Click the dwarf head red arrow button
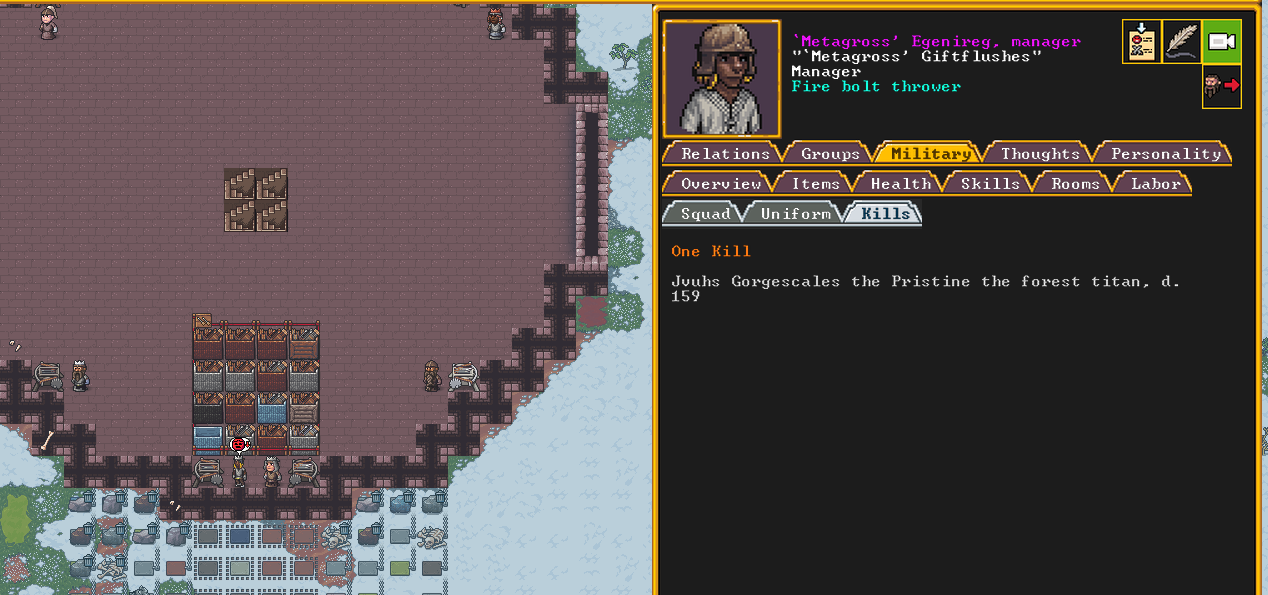The height and width of the screenshot is (595, 1268). (x=1221, y=87)
